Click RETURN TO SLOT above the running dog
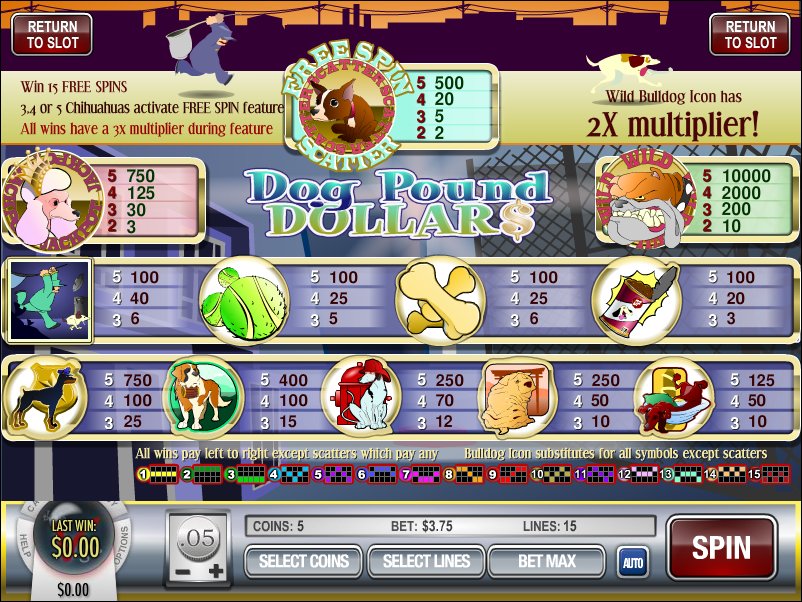Image resolution: width=802 pixels, height=602 pixels. (x=750, y=35)
